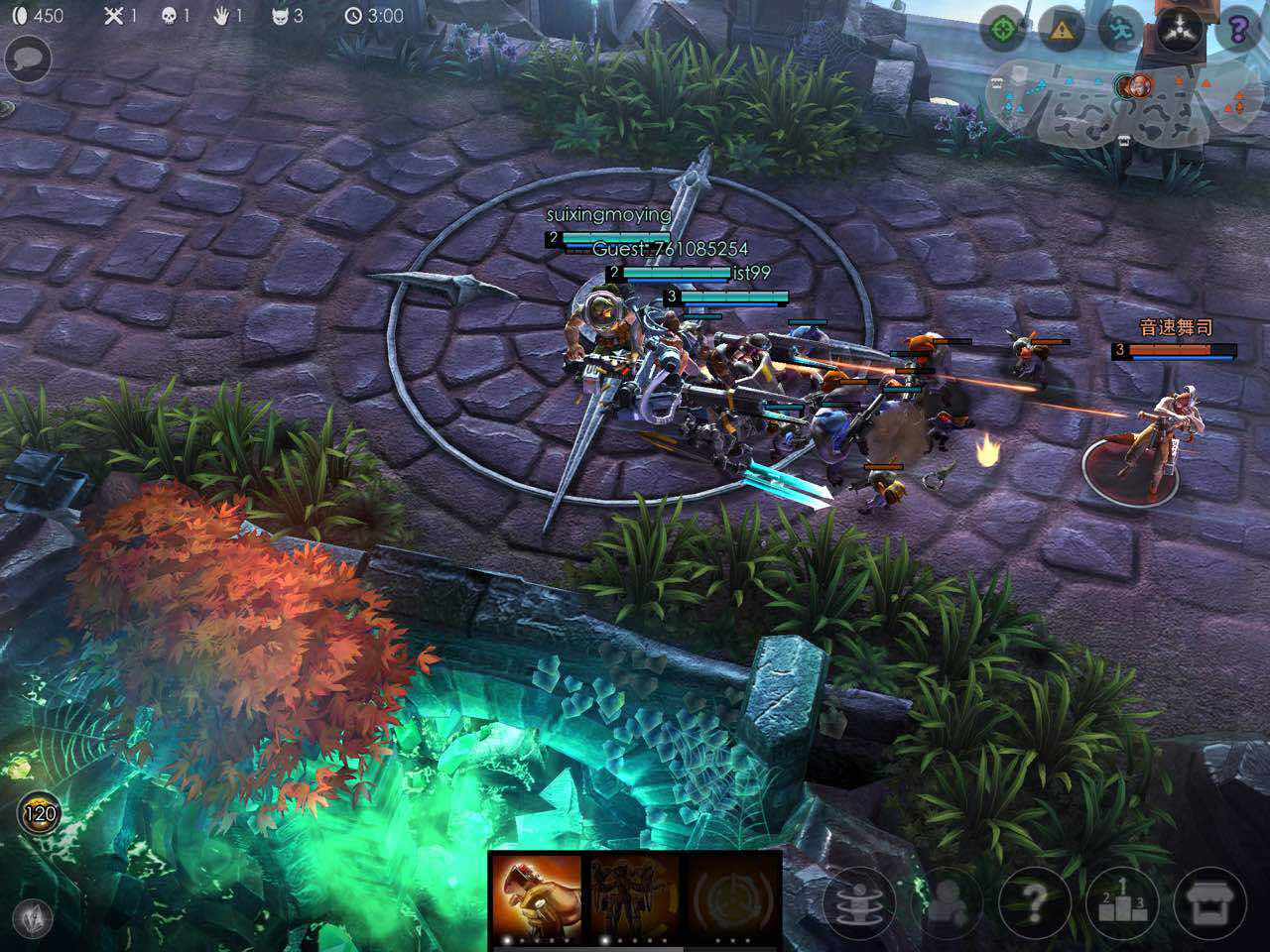
Task: Tap the figure-with-spinning-rings button
Action: (859, 902)
